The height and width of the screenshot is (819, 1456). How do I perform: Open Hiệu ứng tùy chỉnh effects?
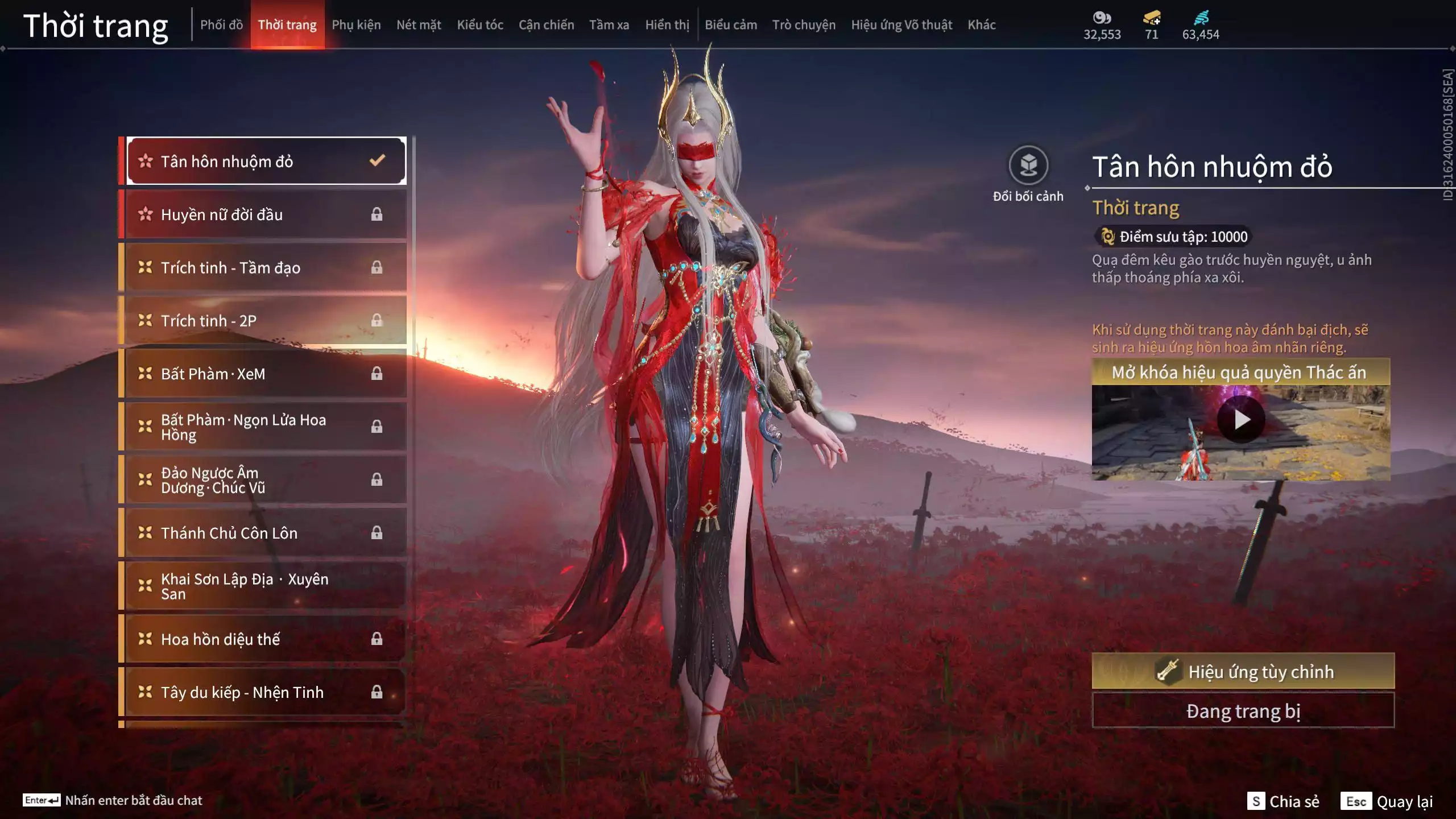click(1243, 672)
